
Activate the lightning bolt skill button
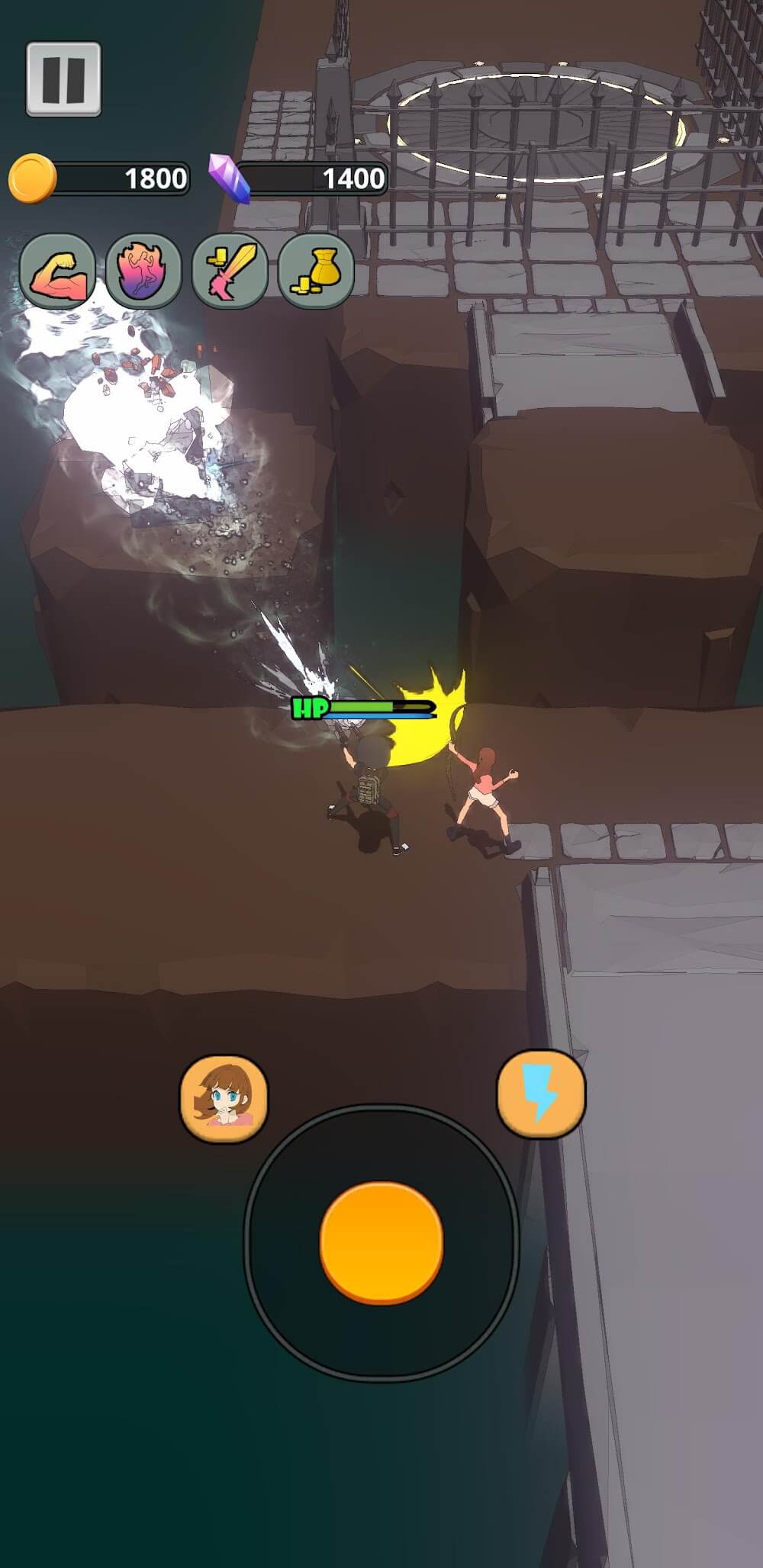click(541, 1093)
